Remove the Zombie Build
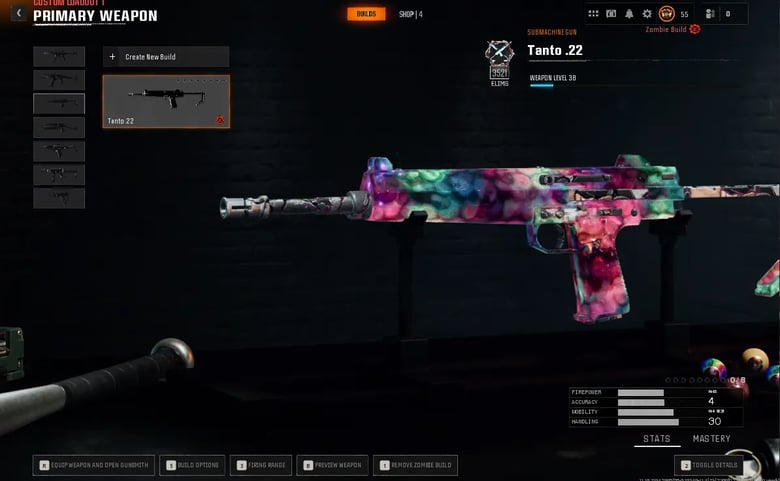Screen dimensions: 780x481 click(x=416, y=465)
